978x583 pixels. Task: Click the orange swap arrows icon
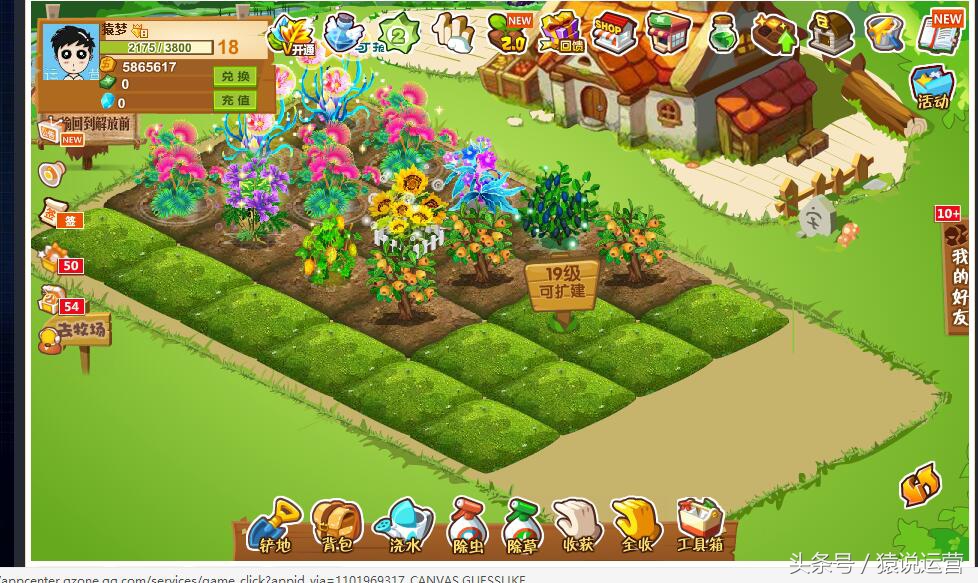(920, 487)
